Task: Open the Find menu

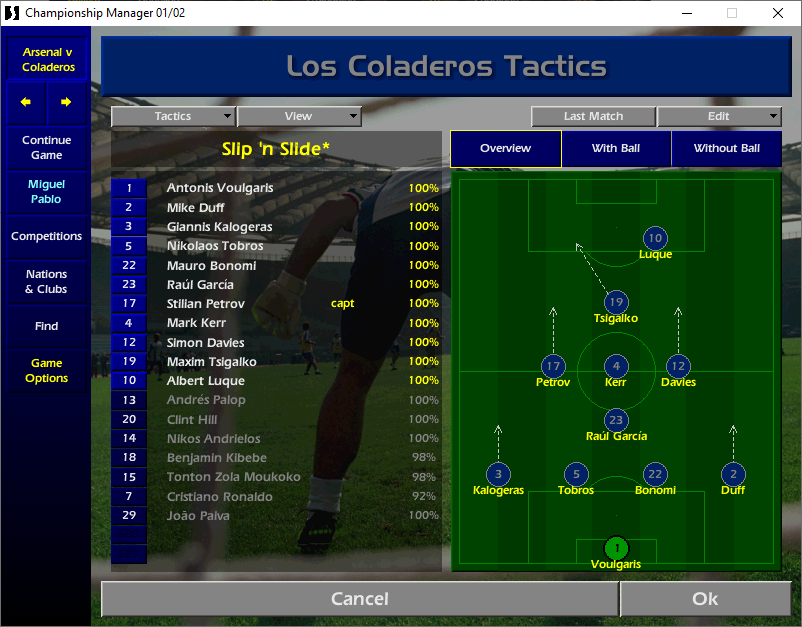Action: pyautogui.click(x=46, y=326)
